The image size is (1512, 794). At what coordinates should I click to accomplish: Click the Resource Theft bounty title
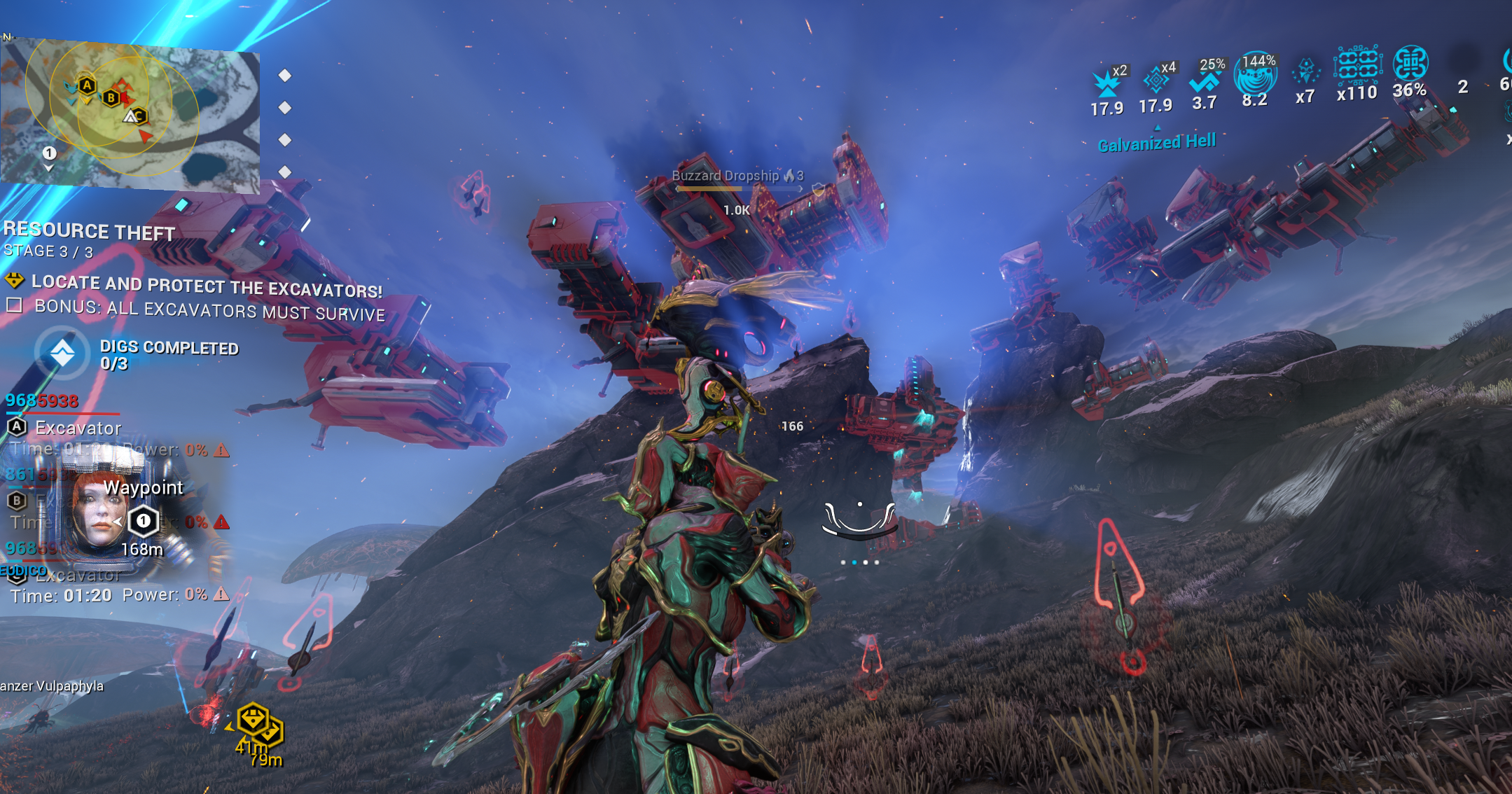(x=89, y=230)
